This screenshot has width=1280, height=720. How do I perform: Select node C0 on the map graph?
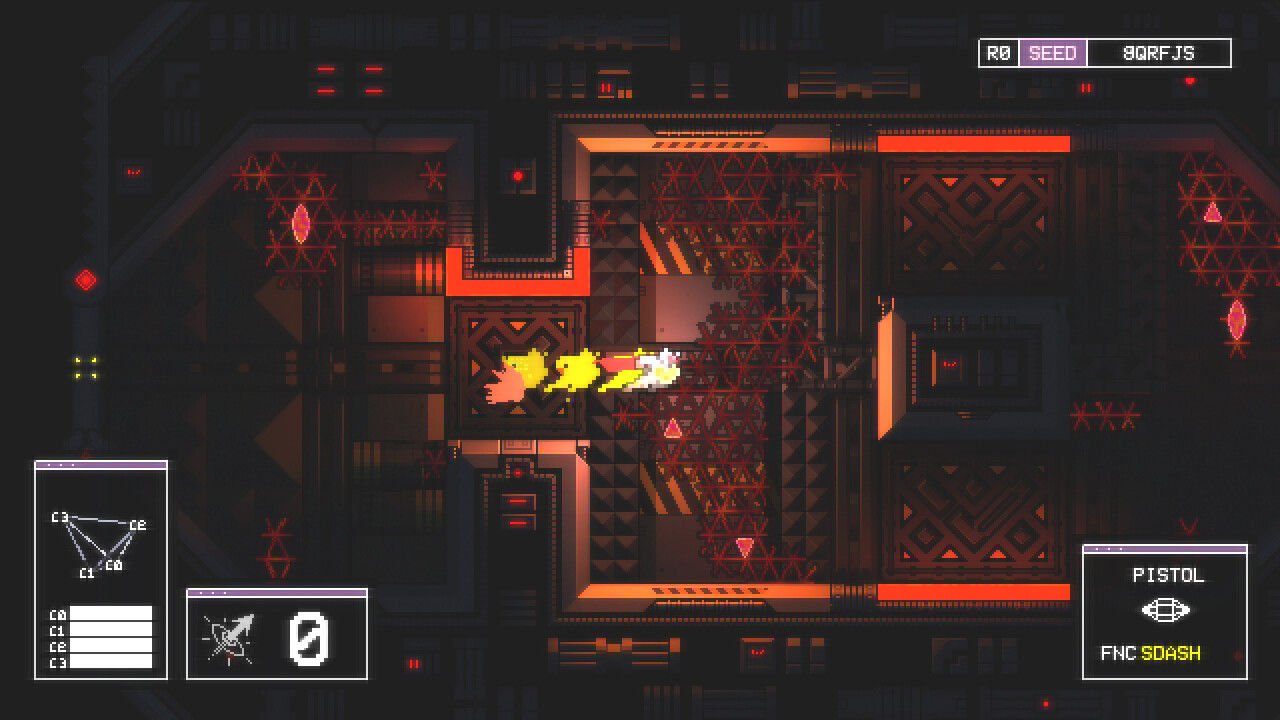click(114, 565)
